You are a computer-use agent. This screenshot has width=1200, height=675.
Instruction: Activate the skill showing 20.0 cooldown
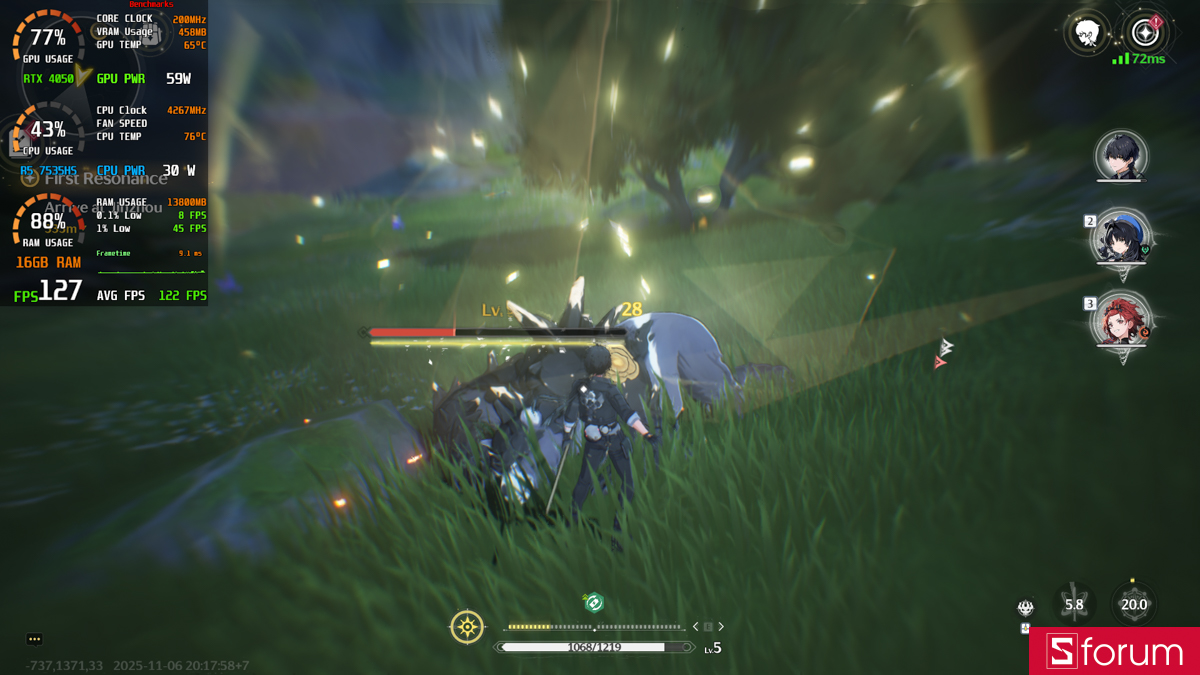pyautogui.click(x=1133, y=604)
